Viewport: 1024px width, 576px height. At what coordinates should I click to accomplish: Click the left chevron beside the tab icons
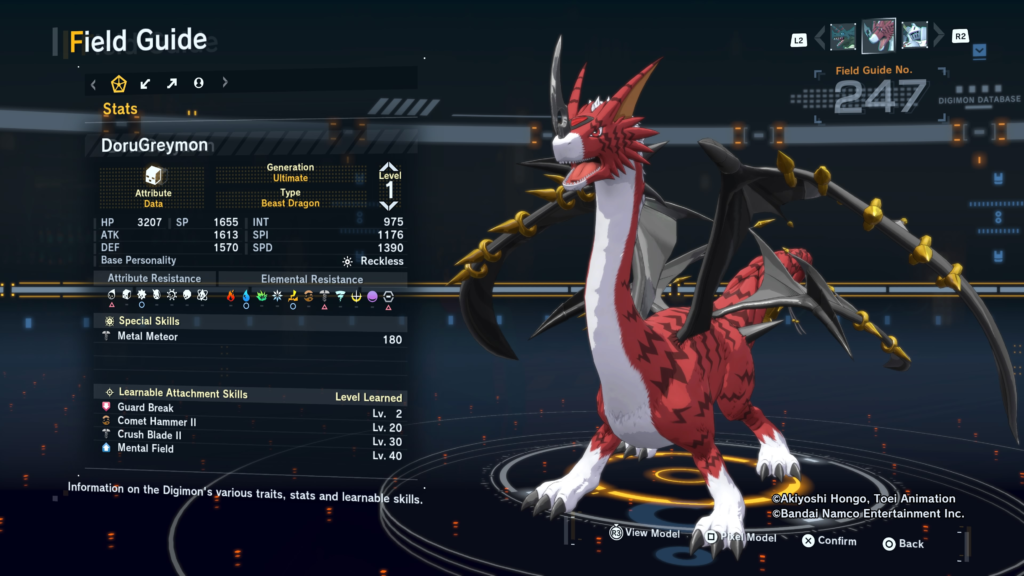pos(94,83)
